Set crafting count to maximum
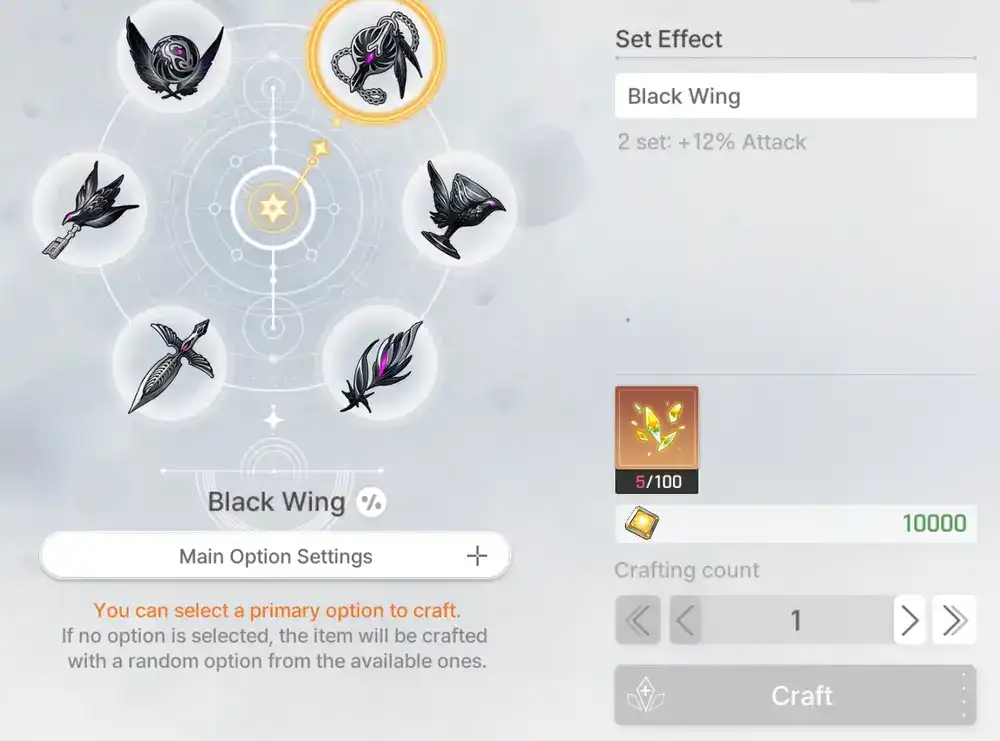 coord(954,621)
